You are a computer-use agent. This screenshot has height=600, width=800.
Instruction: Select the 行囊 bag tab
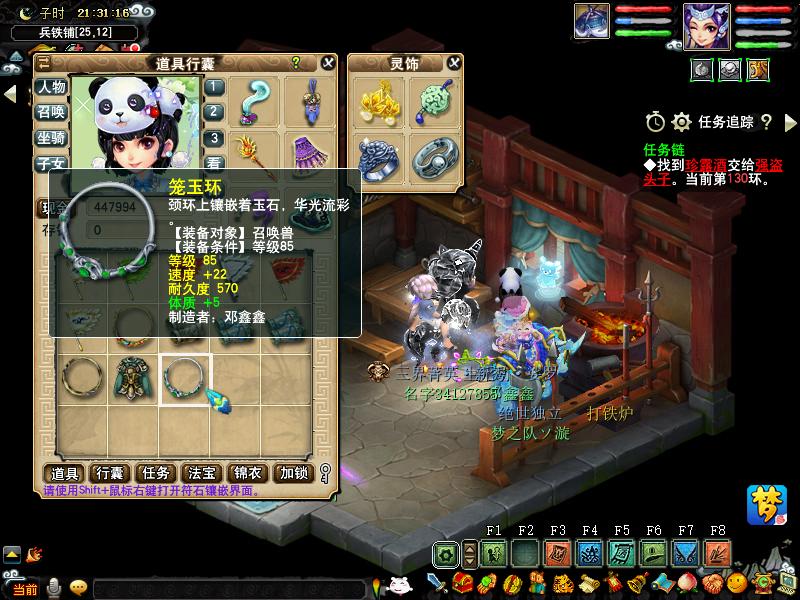109,473
